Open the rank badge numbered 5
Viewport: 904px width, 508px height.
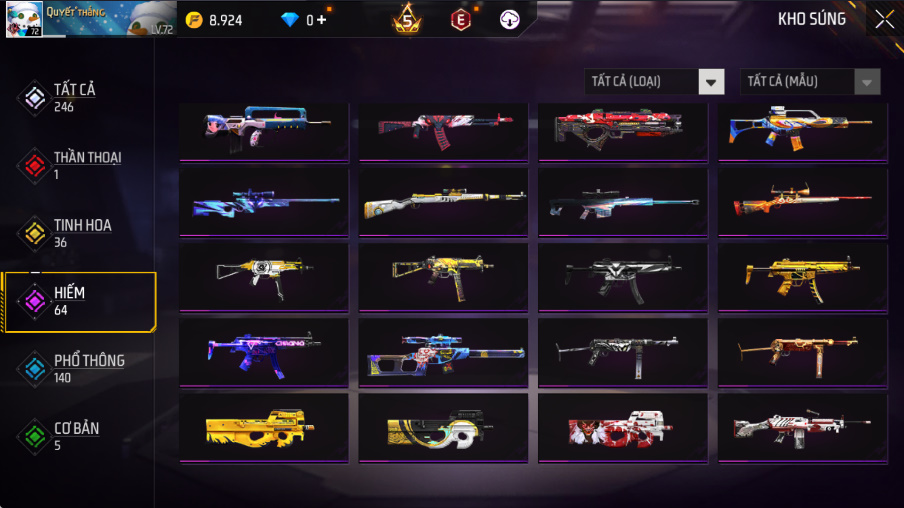point(407,19)
